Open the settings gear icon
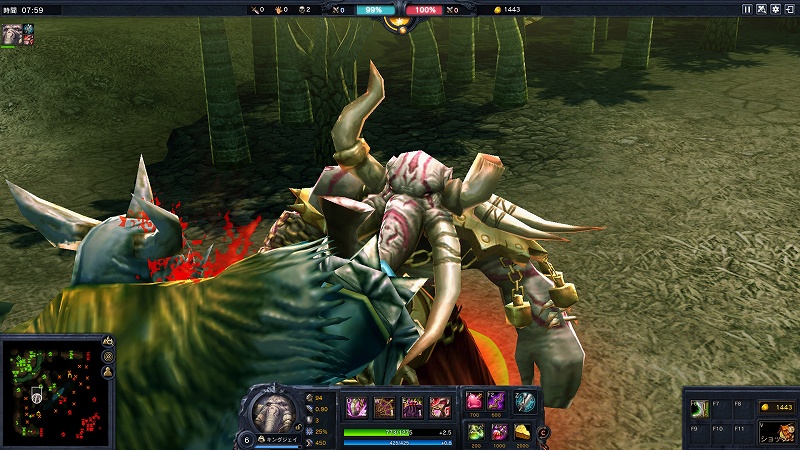The image size is (800, 450). pos(775,9)
